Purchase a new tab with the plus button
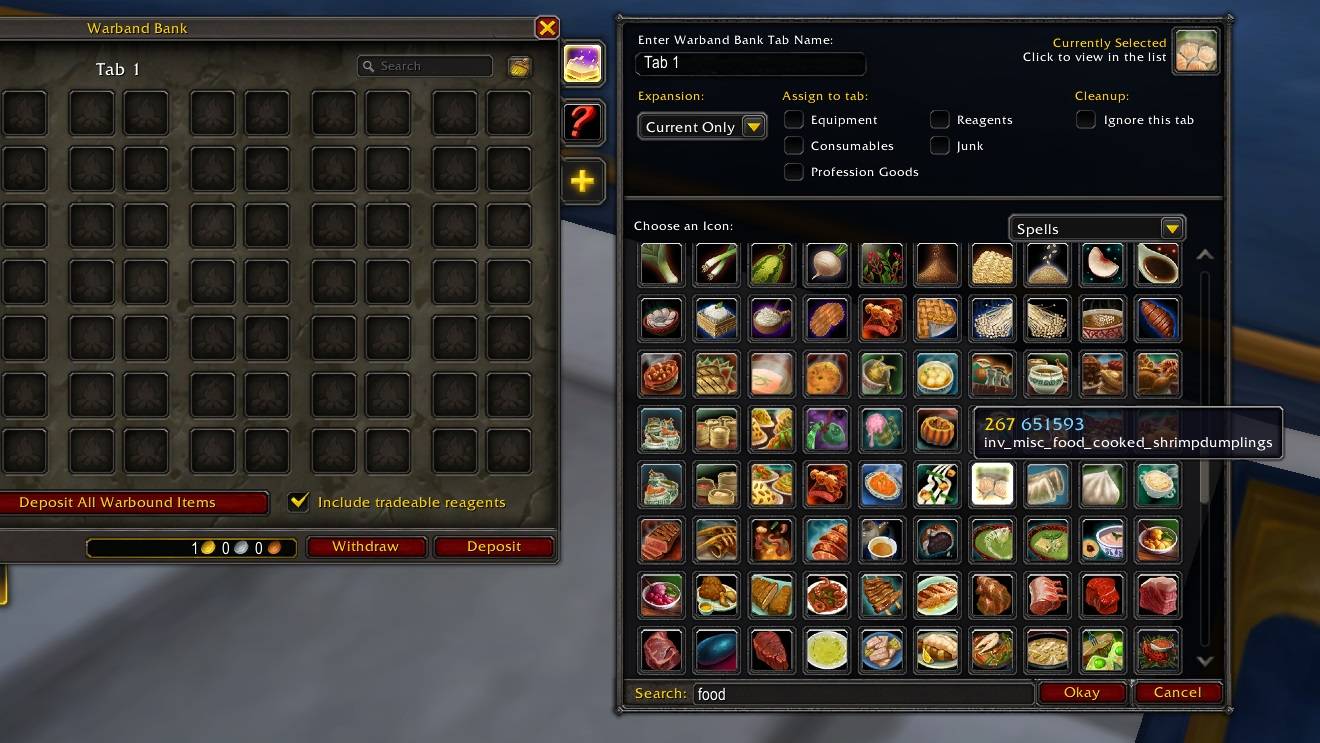The width and height of the screenshot is (1320, 743). (582, 181)
